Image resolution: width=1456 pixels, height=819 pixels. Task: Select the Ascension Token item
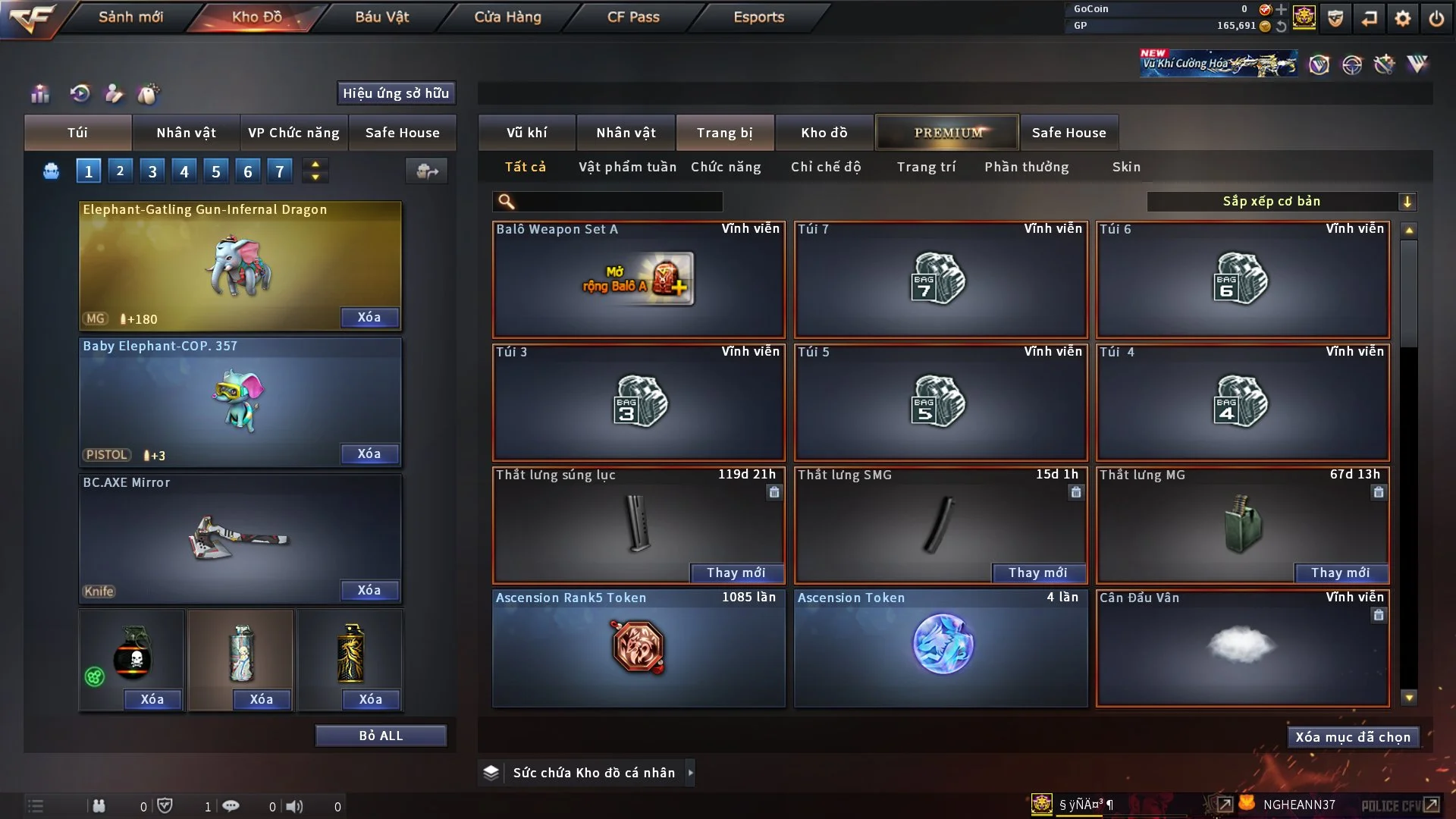tap(940, 648)
